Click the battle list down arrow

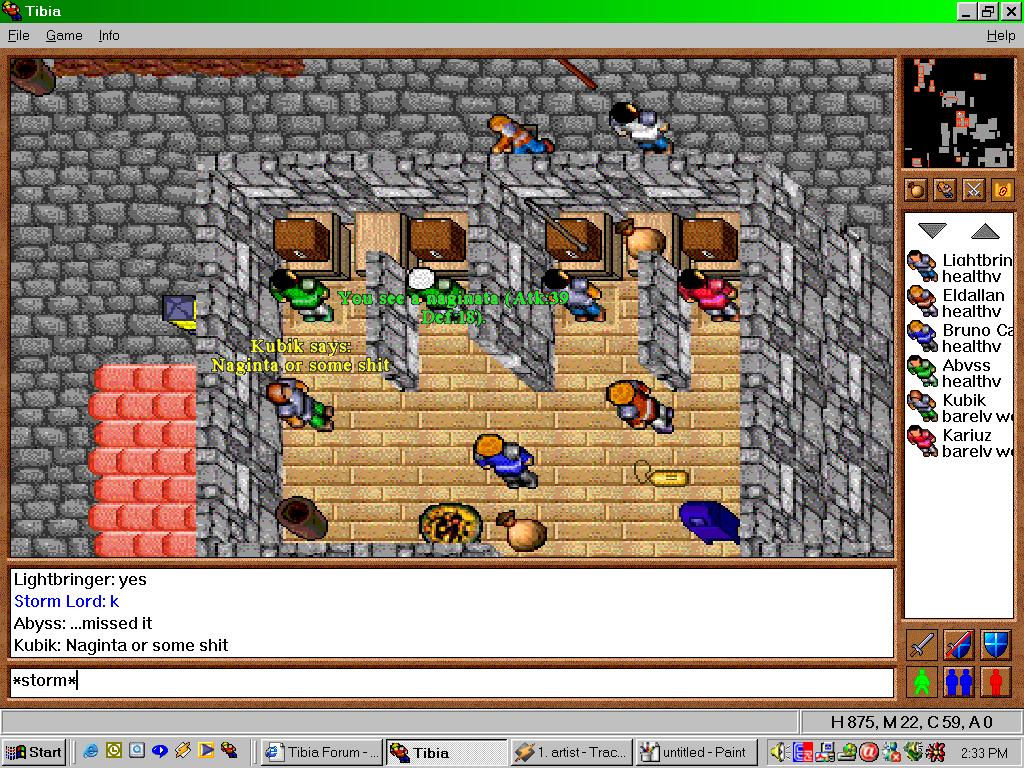click(932, 231)
